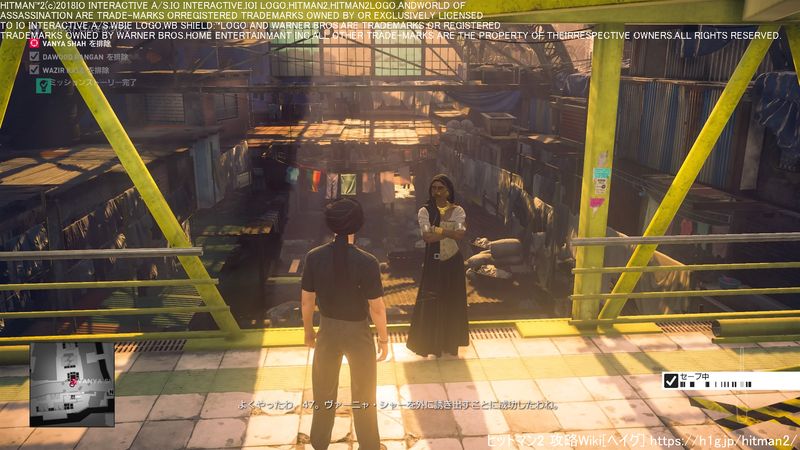This screenshot has width=800, height=450.
Task: Click the saving notification checkmark
Action: [x=670, y=380]
